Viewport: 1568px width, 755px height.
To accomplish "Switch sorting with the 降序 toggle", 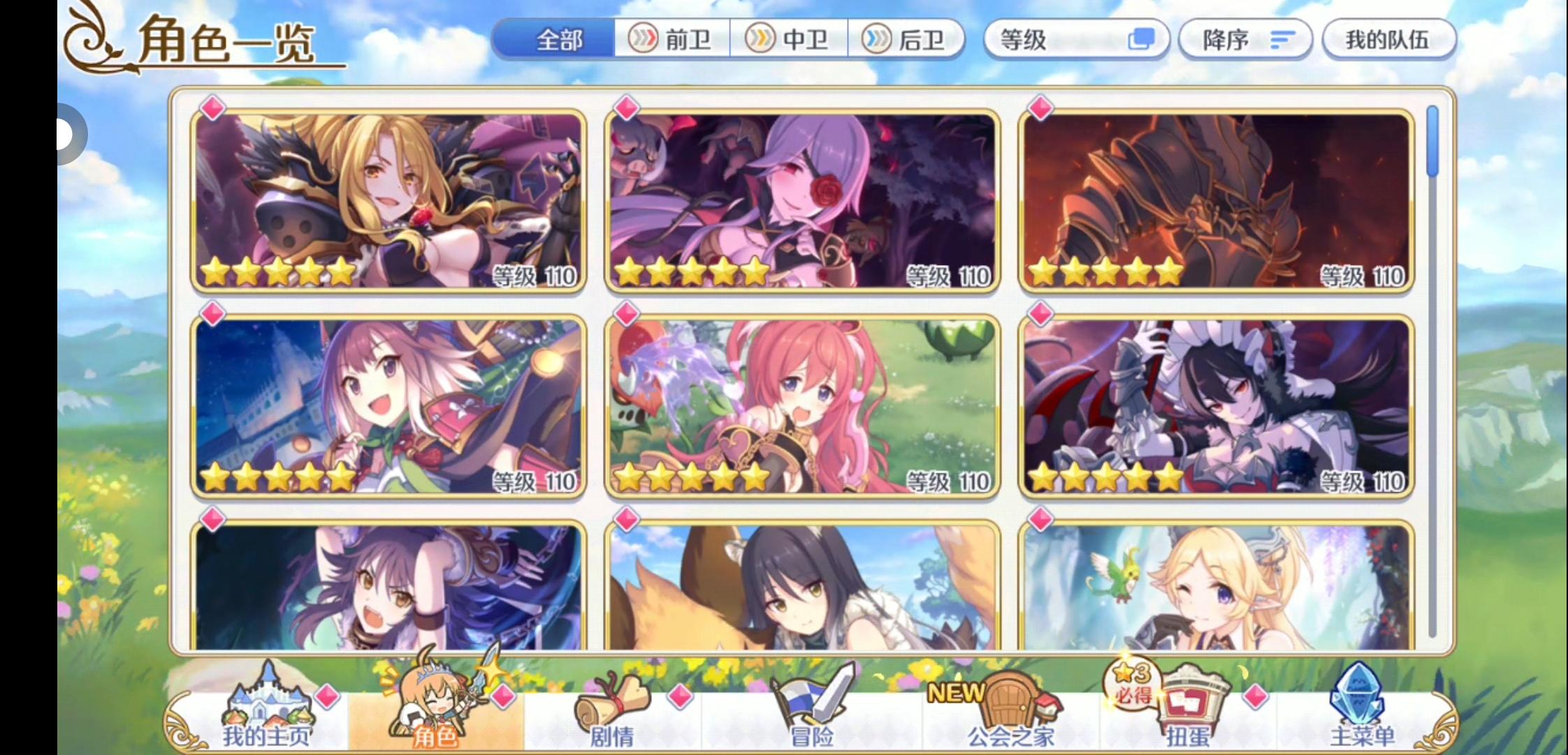I will pyautogui.click(x=1245, y=40).
